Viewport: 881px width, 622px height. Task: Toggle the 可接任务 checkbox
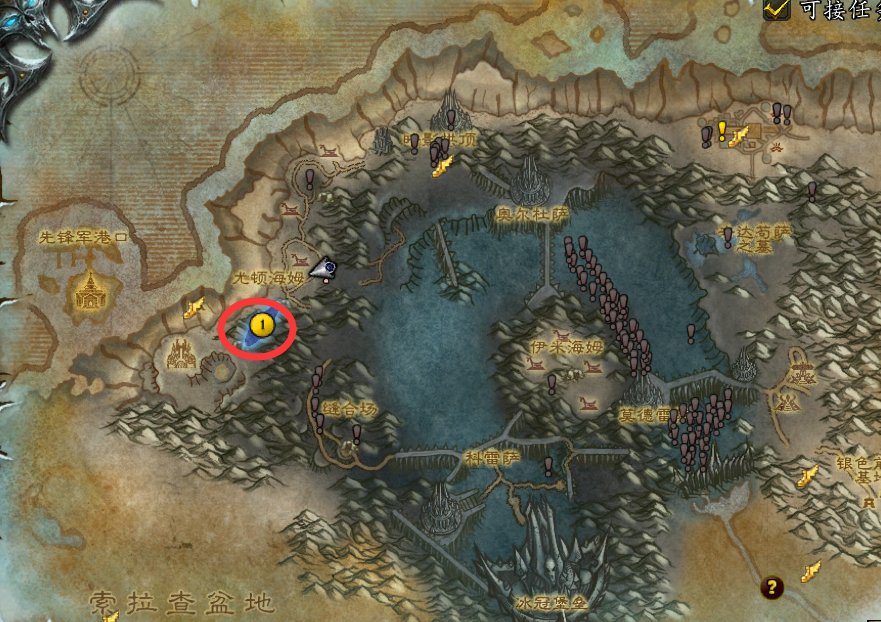pos(776,9)
